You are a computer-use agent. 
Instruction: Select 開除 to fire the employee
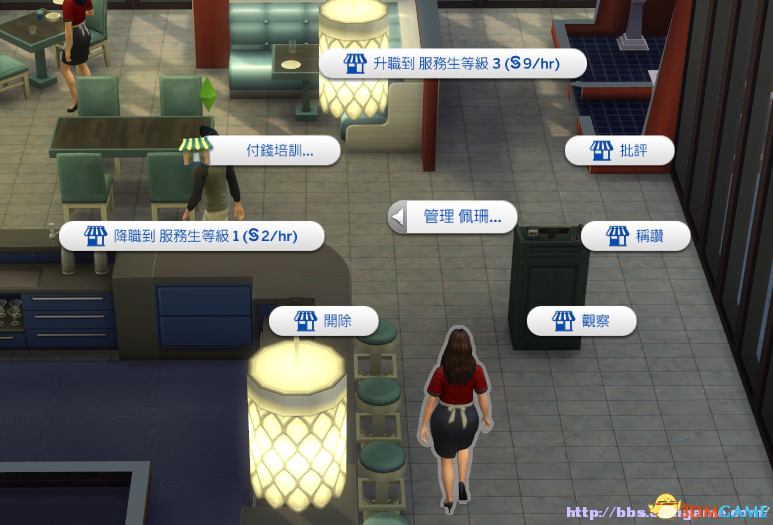coord(324,321)
